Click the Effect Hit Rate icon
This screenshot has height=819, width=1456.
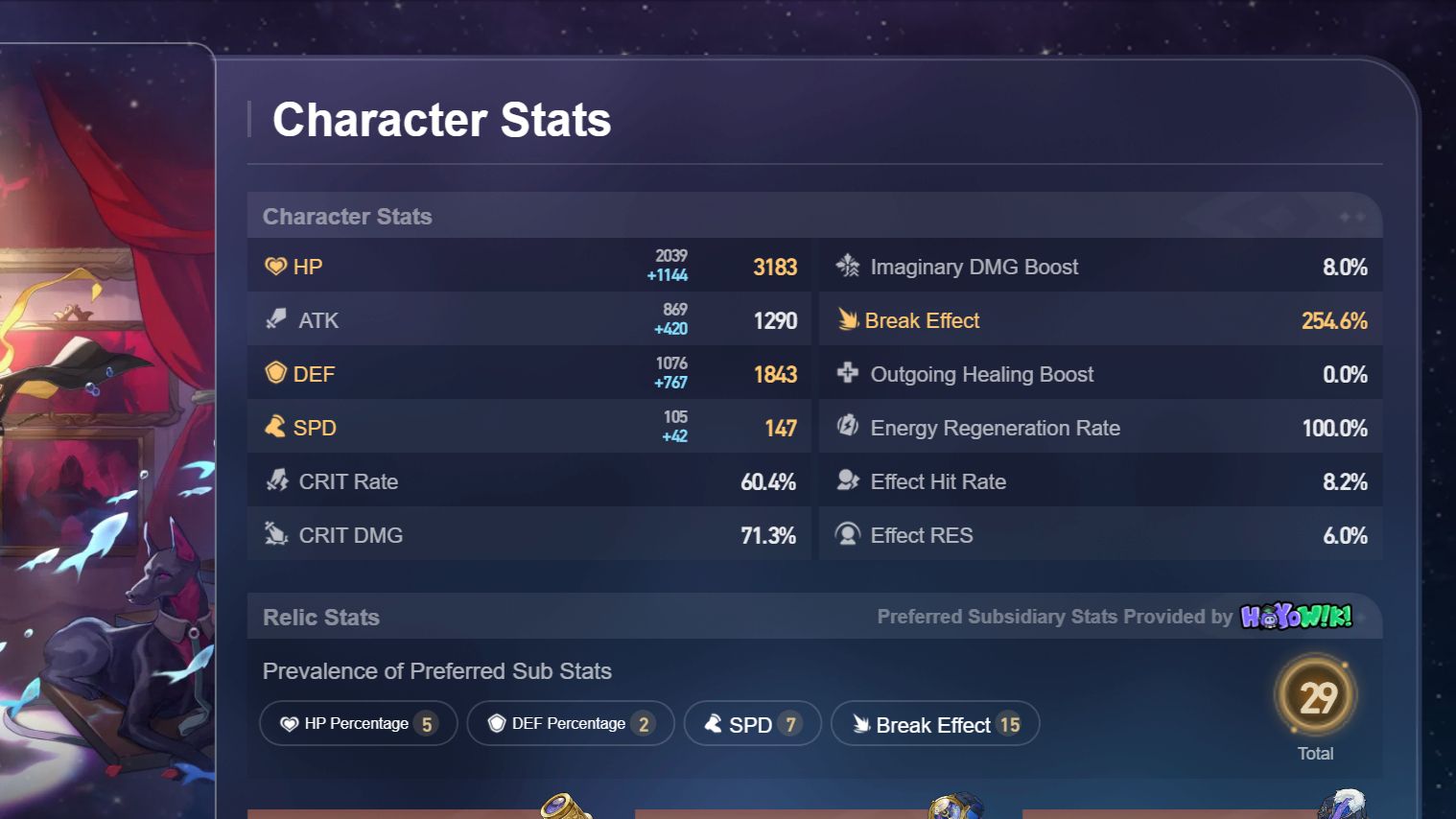tap(847, 480)
